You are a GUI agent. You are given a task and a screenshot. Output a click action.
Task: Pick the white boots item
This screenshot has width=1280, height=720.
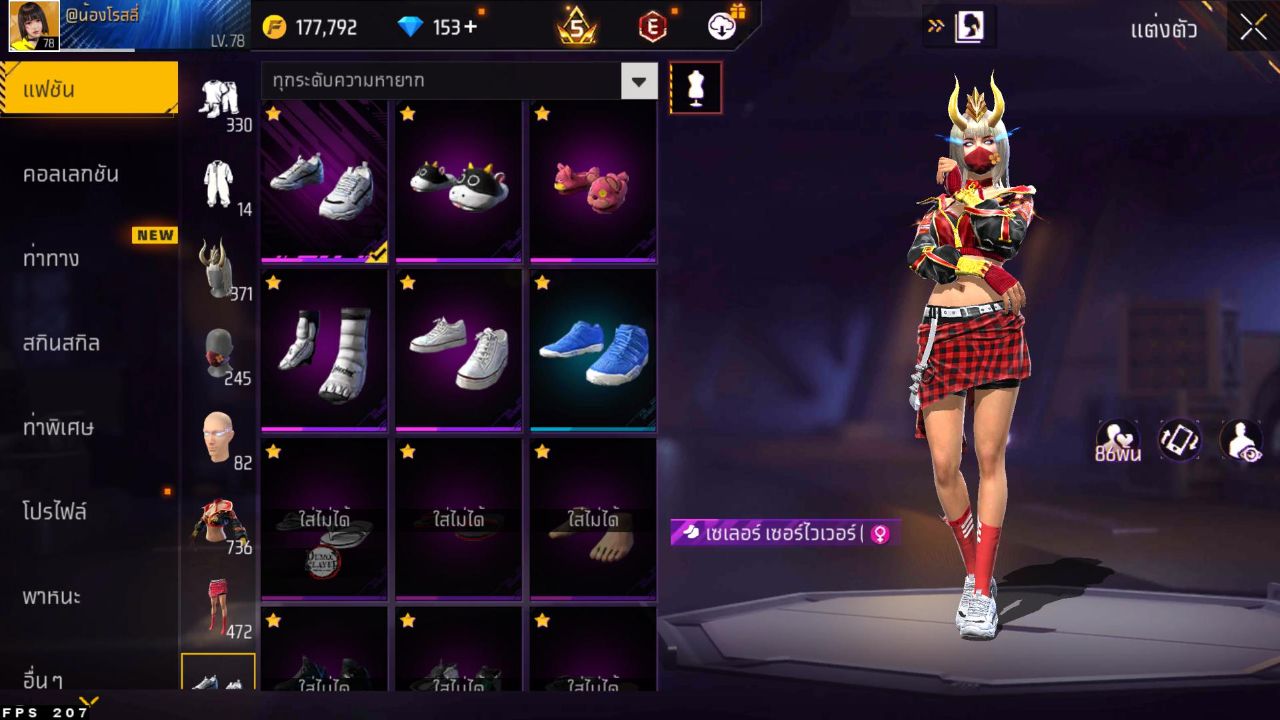pos(324,350)
